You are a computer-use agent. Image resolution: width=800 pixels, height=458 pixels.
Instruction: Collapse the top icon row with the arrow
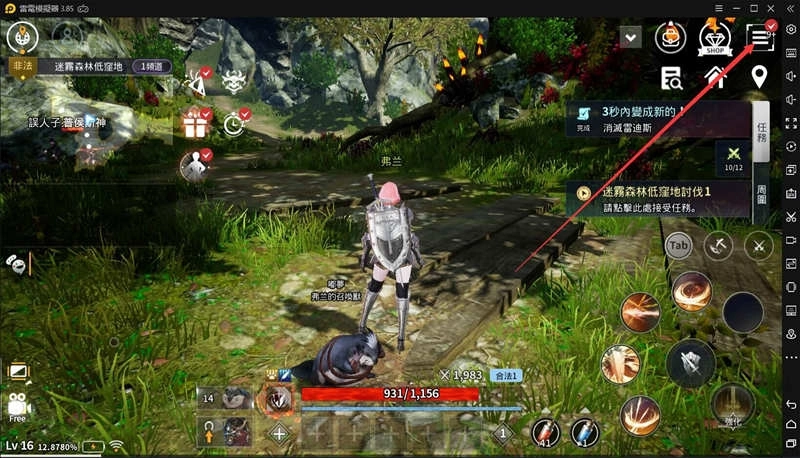630,37
